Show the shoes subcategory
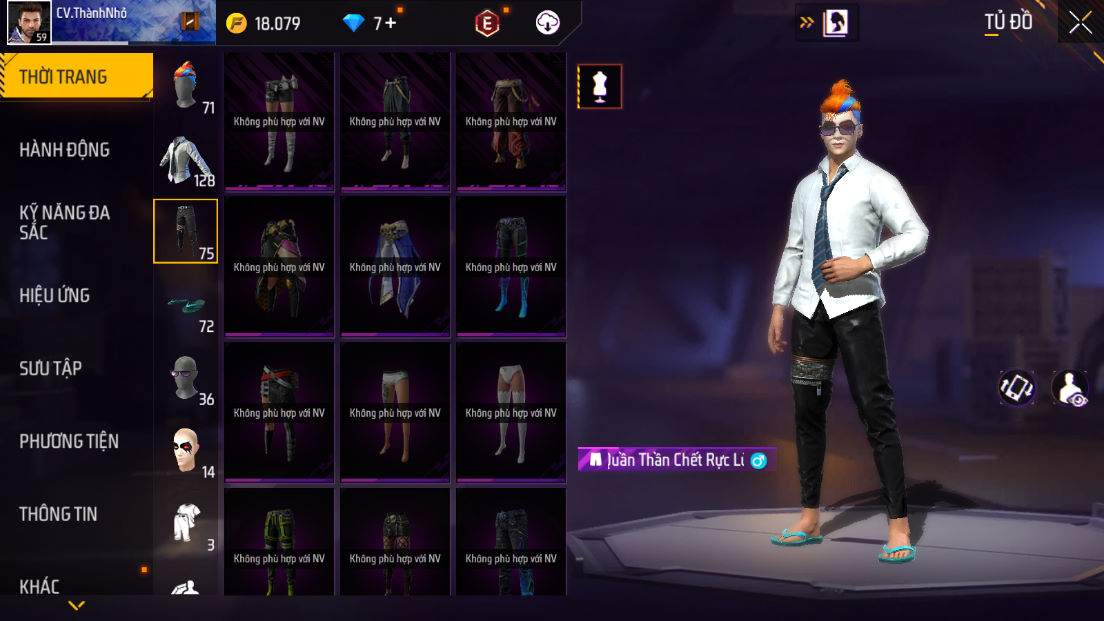 tap(185, 304)
